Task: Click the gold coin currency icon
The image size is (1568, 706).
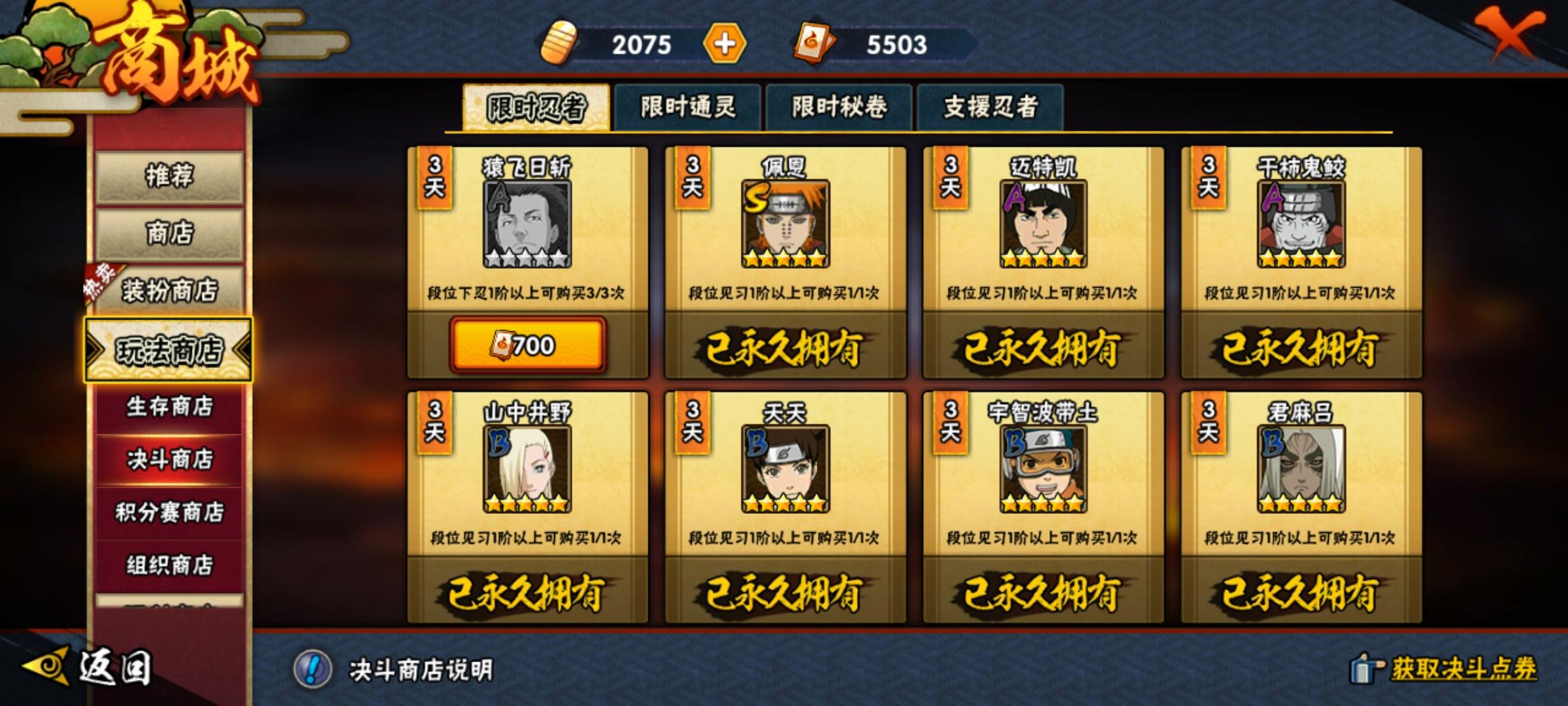Action: [559, 43]
